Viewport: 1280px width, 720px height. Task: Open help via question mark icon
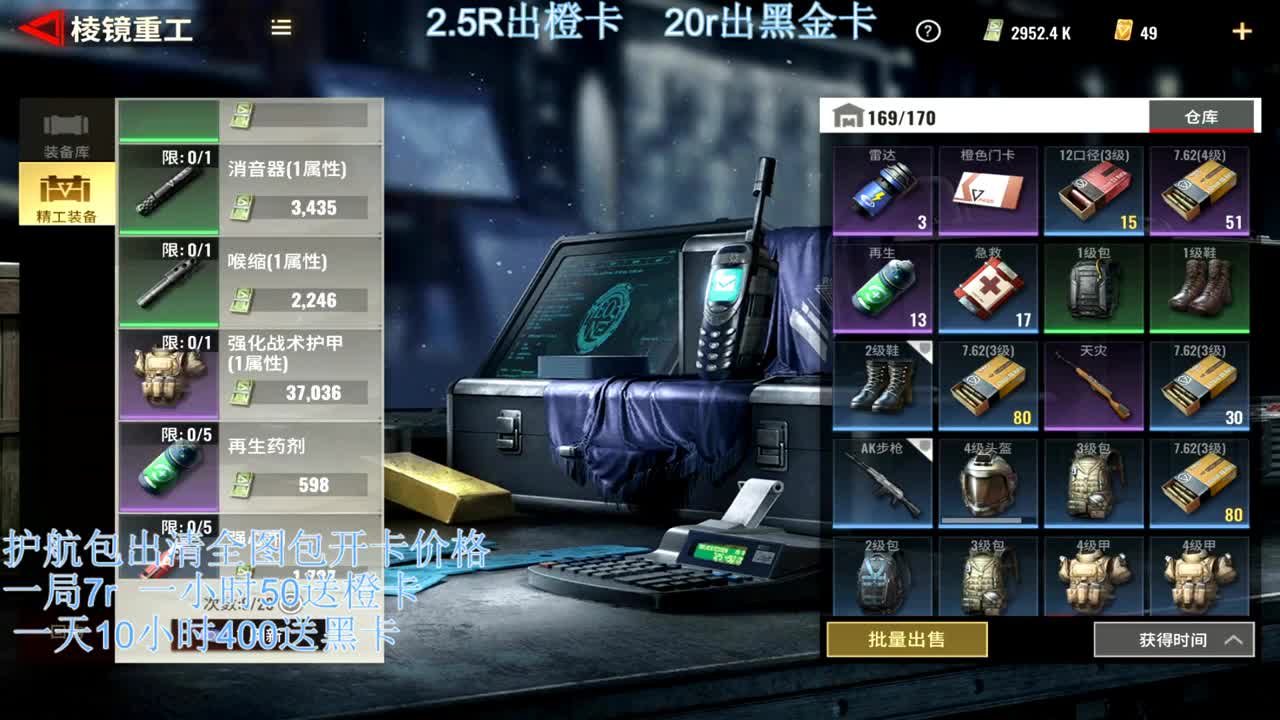point(928,31)
